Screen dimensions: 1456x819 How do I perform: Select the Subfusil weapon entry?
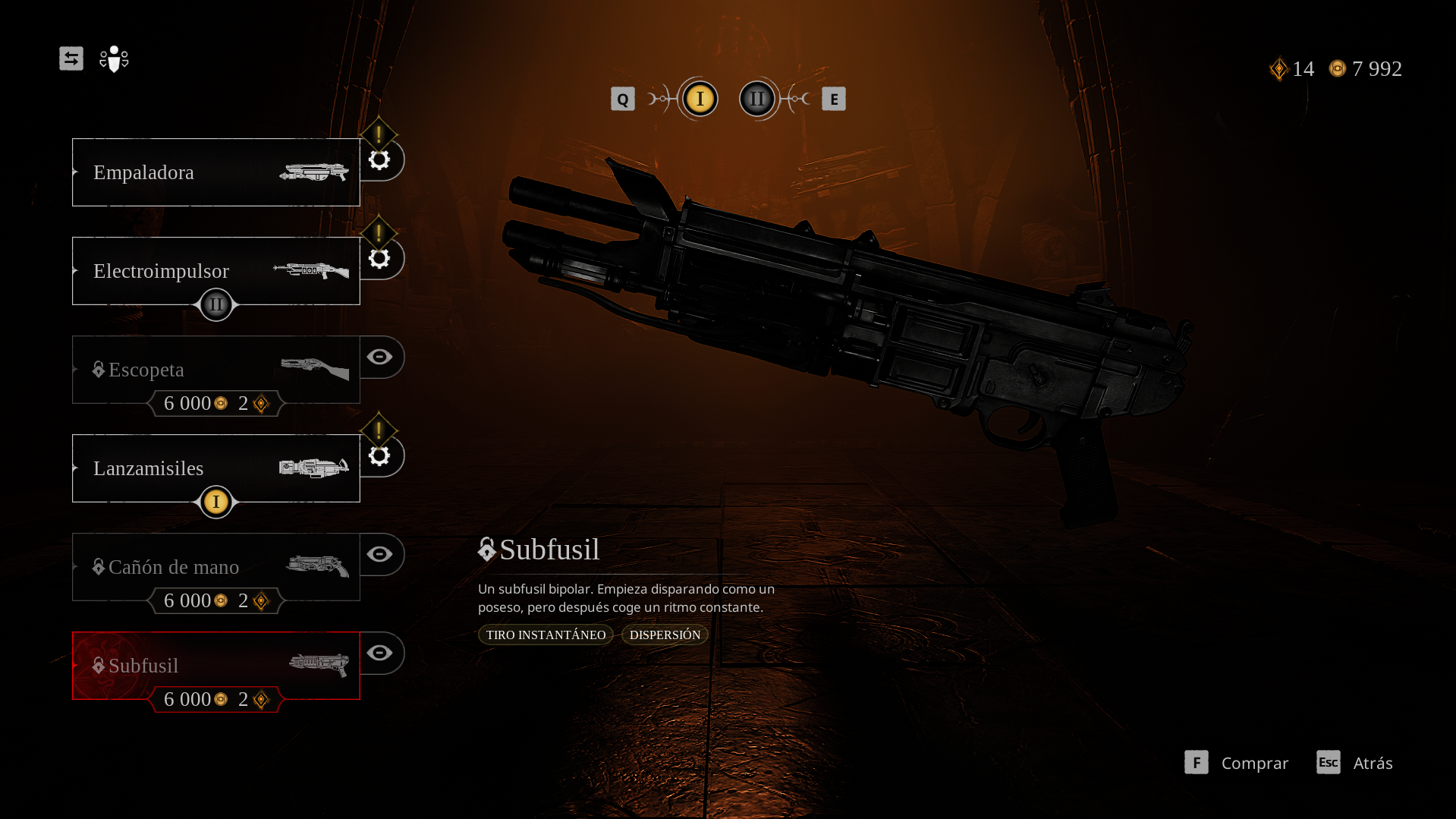215,666
